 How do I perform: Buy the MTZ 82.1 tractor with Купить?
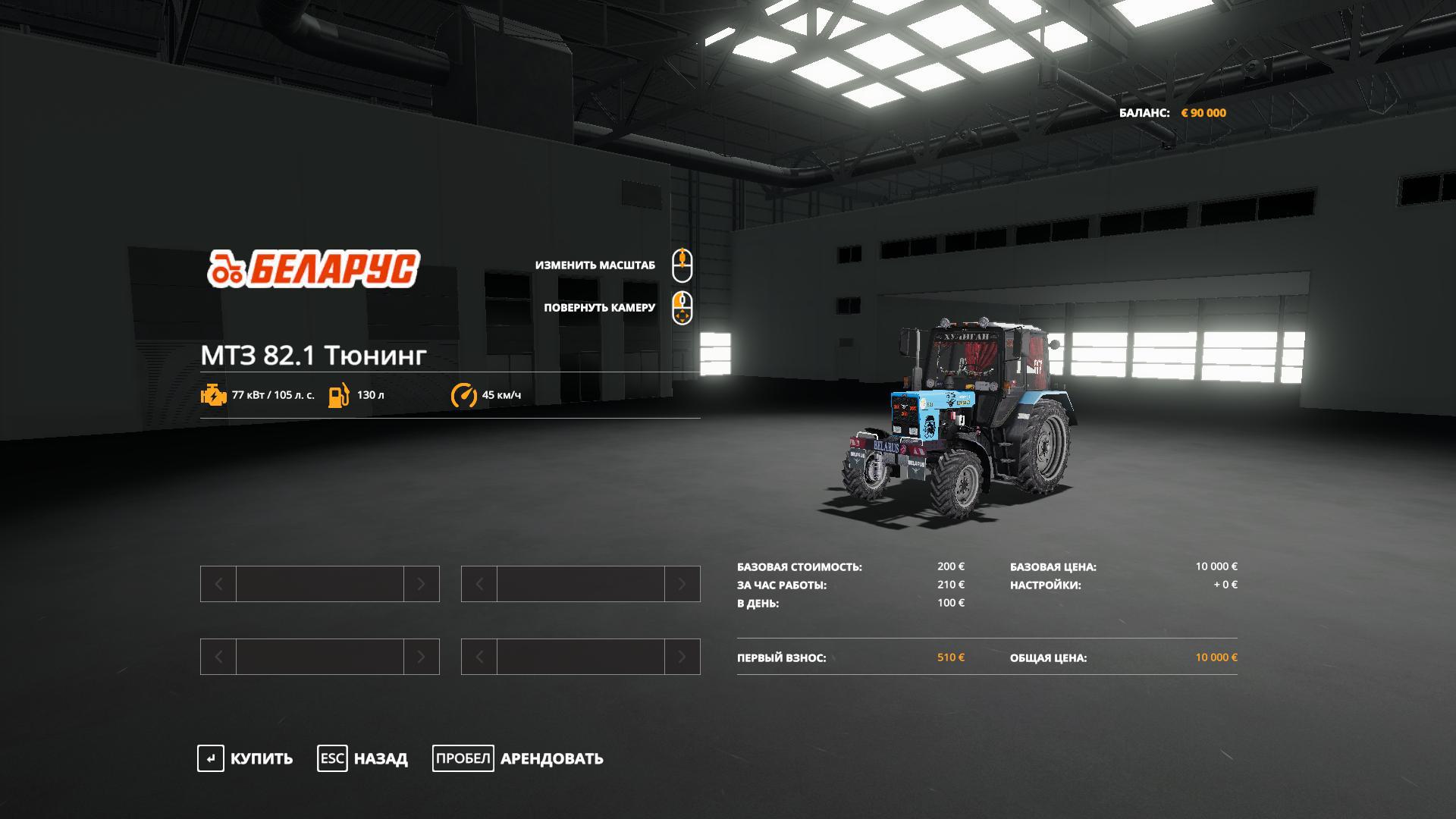(x=246, y=758)
